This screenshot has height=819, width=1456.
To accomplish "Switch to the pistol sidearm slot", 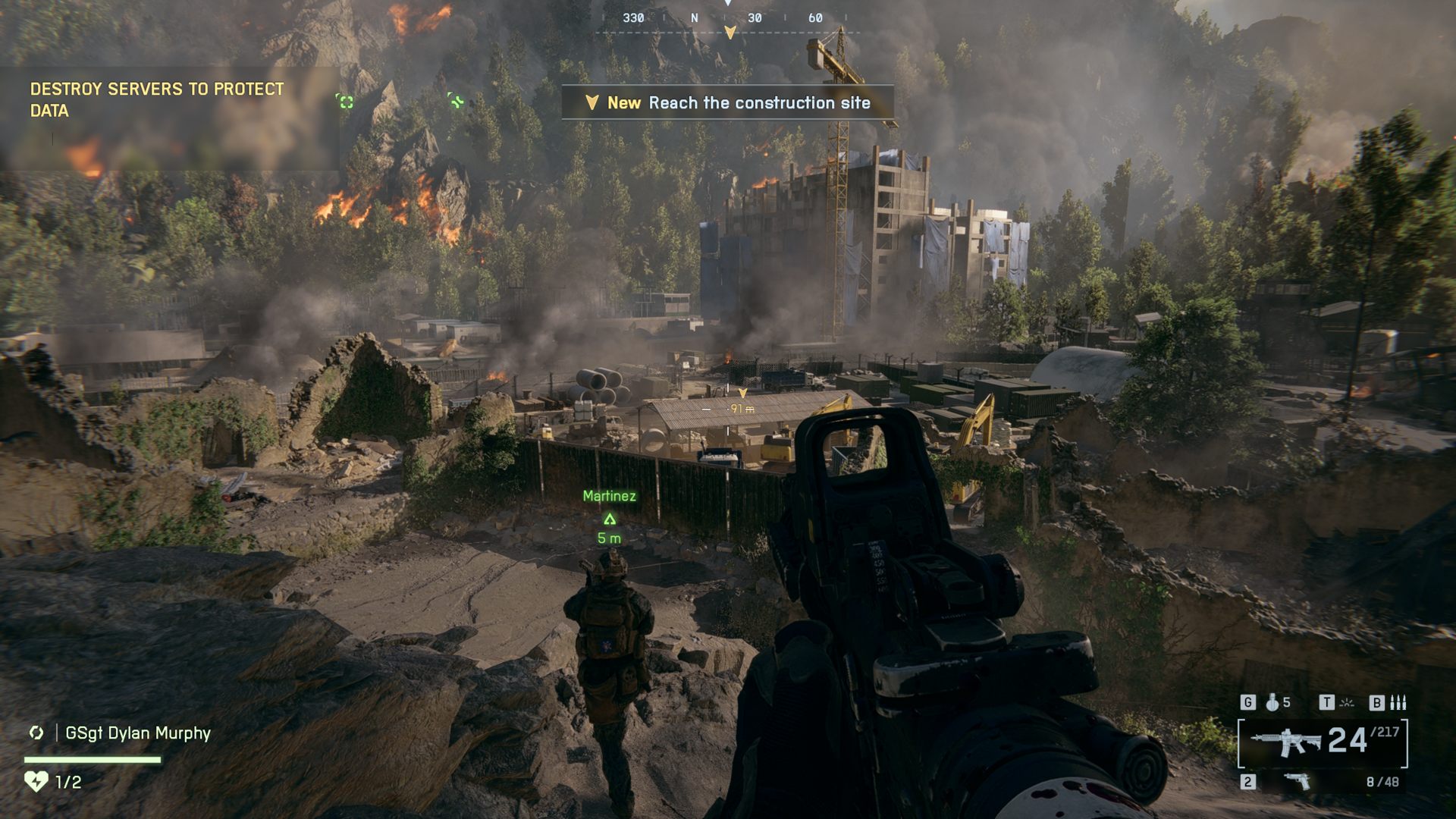I will click(1298, 781).
